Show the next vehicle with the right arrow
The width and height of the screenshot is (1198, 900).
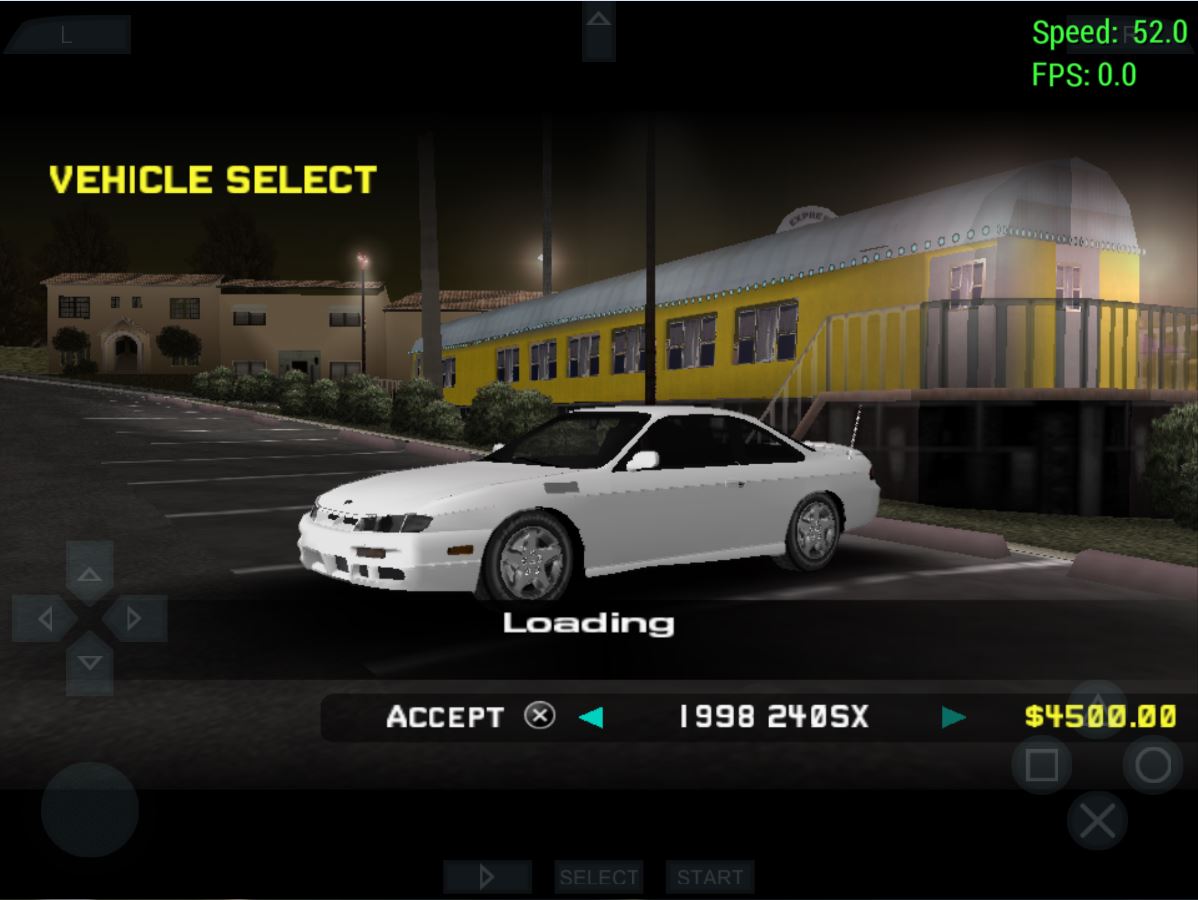[954, 717]
